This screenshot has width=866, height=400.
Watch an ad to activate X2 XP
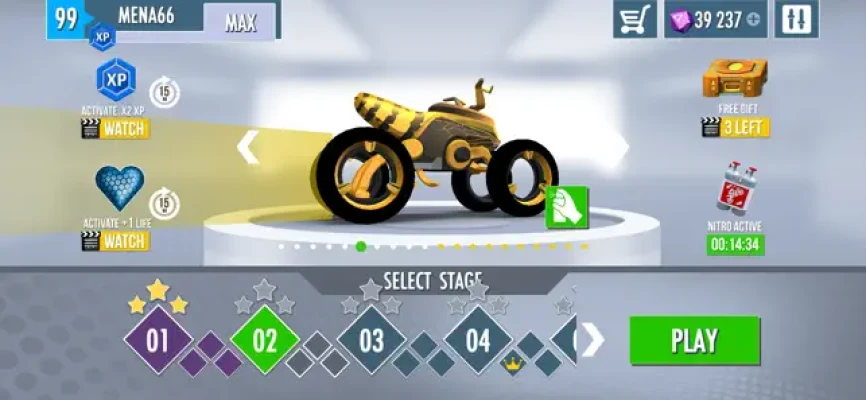tap(115, 128)
